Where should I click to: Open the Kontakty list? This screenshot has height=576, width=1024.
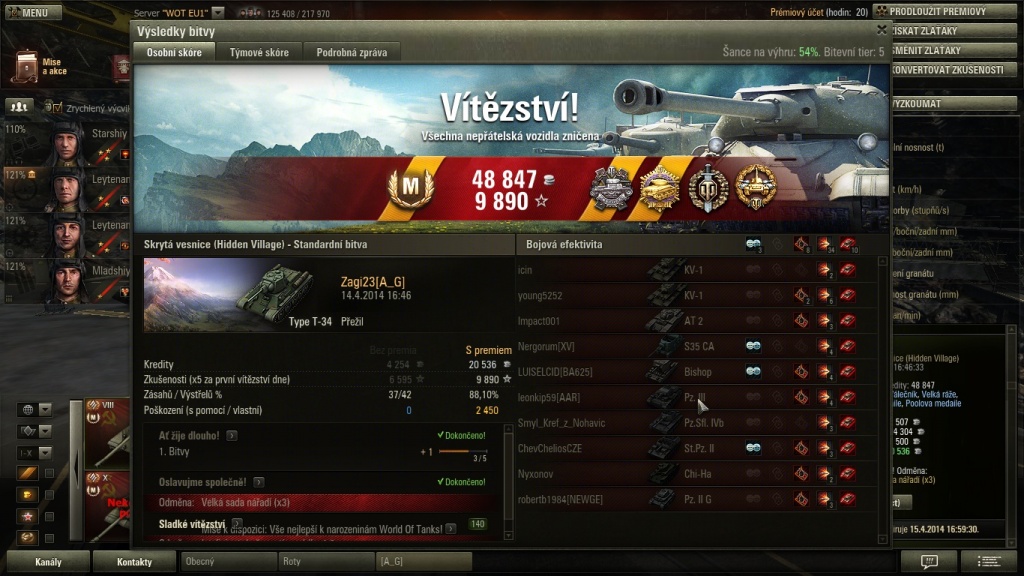click(x=134, y=562)
